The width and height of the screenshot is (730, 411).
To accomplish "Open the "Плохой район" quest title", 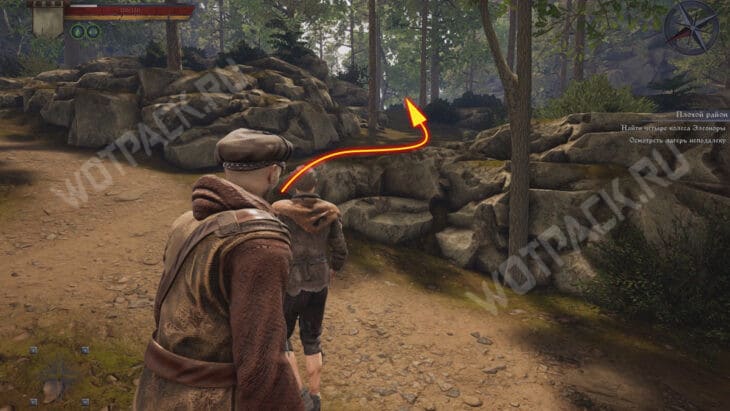I will pyautogui.click(x=697, y=116).
